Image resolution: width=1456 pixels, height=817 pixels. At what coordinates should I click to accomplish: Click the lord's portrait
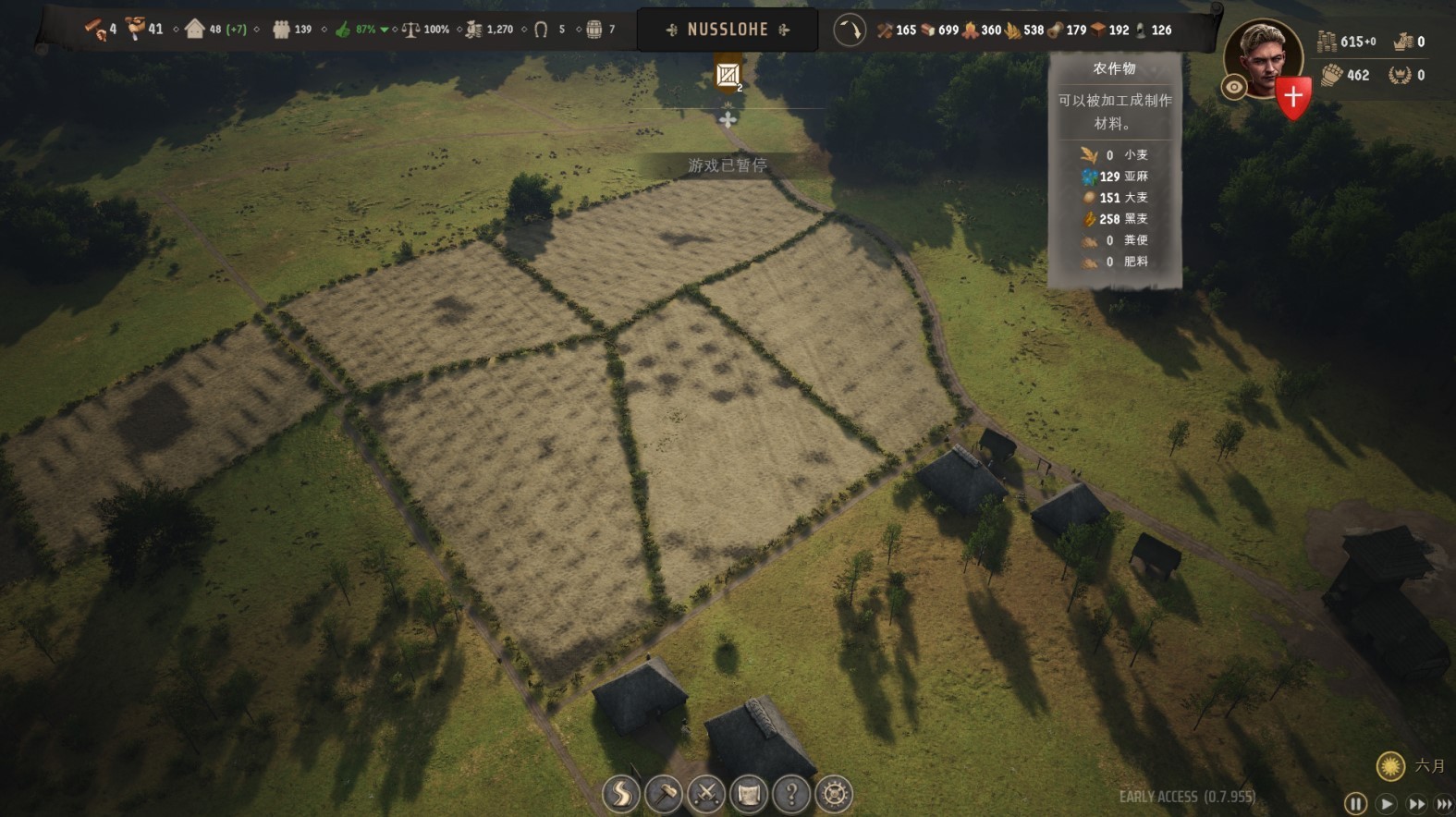[x=1263, y=57]
